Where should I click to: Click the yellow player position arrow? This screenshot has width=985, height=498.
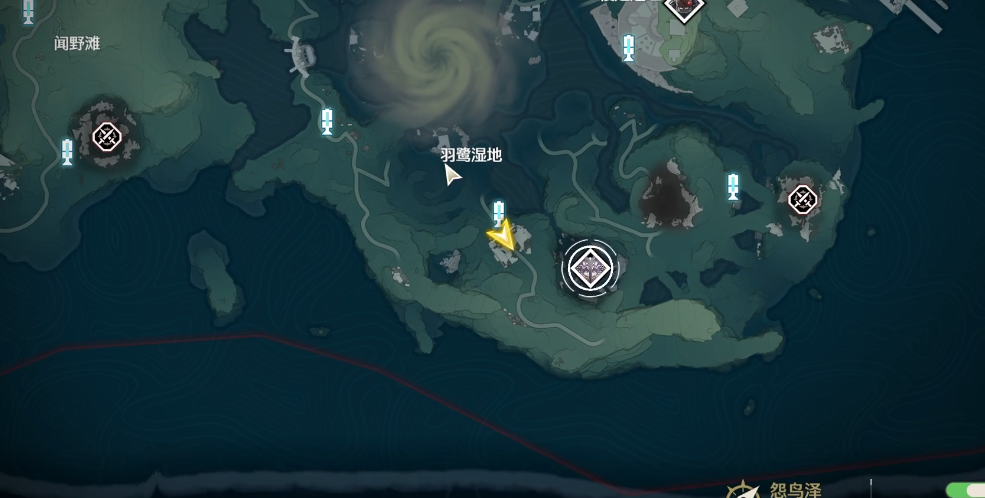coord(503,237)
